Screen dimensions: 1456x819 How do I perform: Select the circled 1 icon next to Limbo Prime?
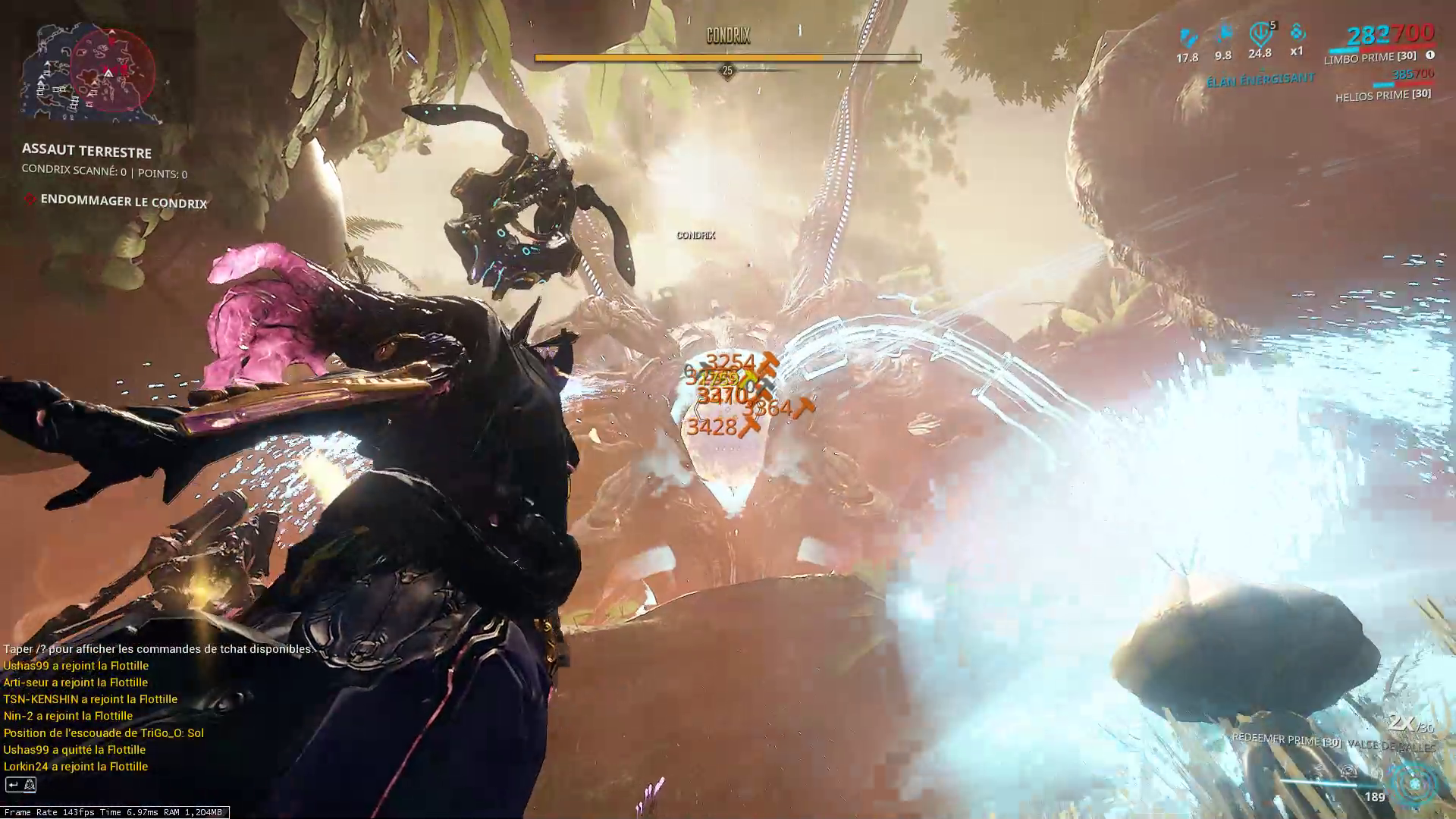click(x=1429, y=55)
